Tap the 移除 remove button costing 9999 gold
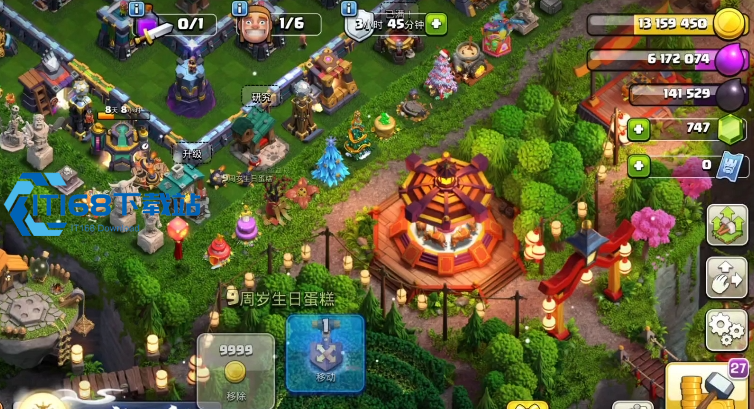 coord(235,370)
